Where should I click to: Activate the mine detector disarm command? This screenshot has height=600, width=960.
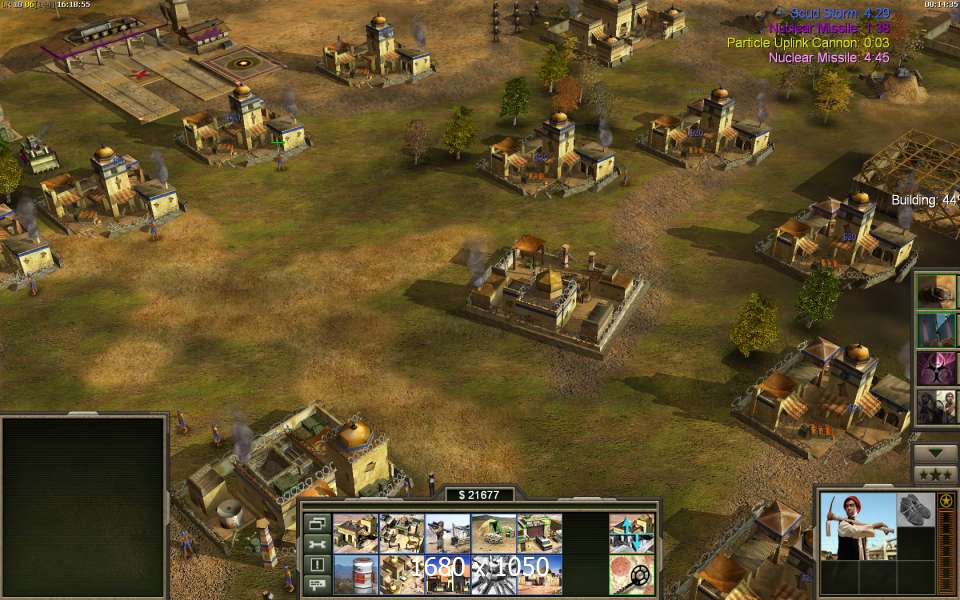[631, 574]
